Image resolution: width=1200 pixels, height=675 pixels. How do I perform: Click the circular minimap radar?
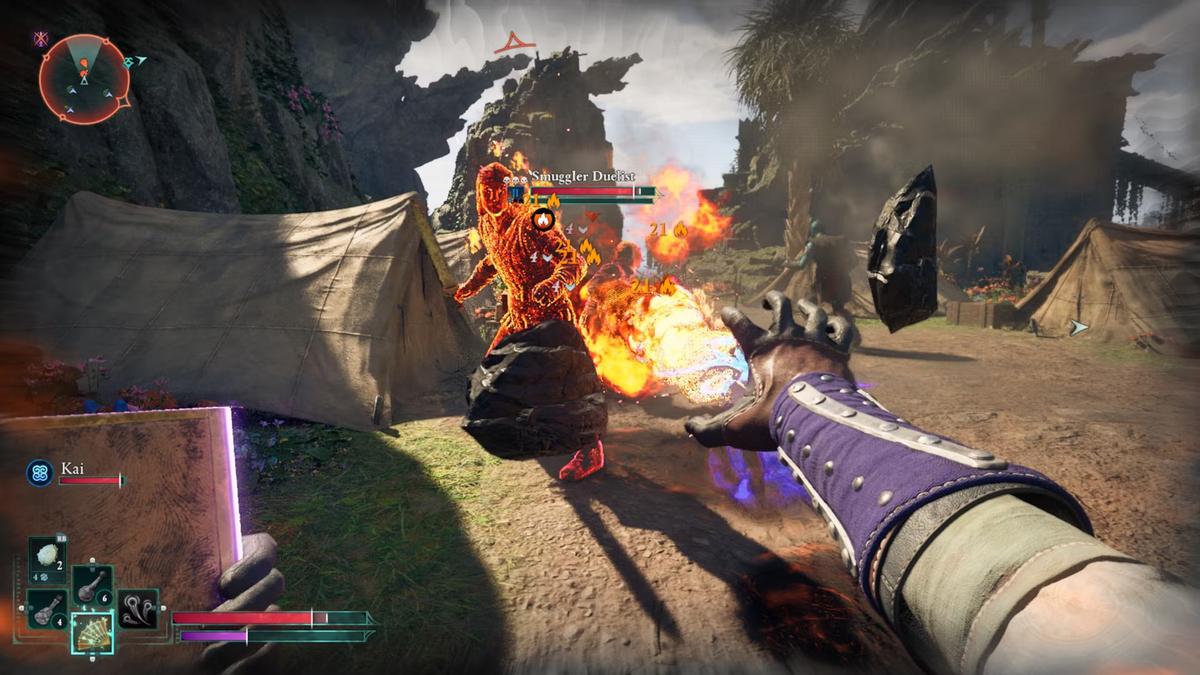click(x=84, y=79)
